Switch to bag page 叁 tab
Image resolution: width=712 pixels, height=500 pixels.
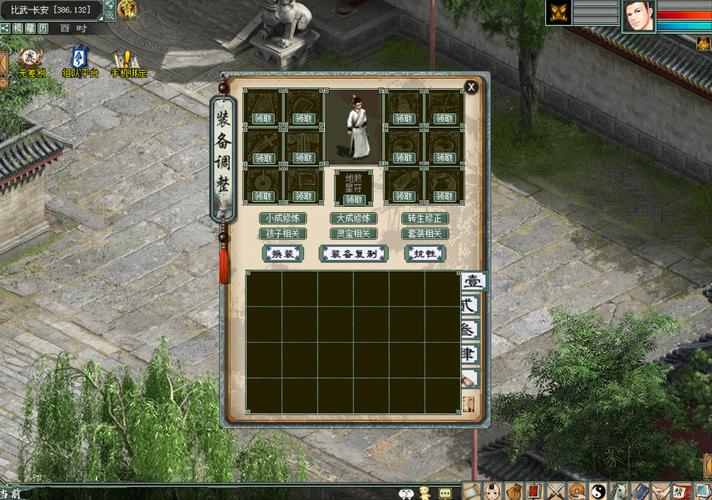click(x=471, y=330)
